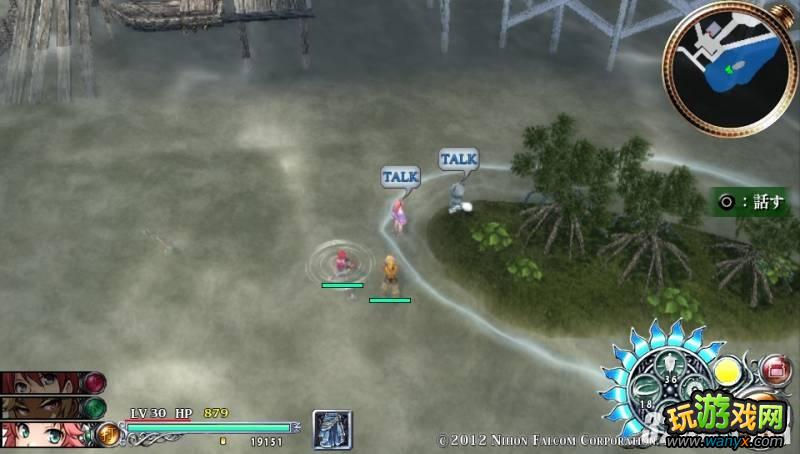Select the TALK bubble above the grey figure

pos(458,158)
